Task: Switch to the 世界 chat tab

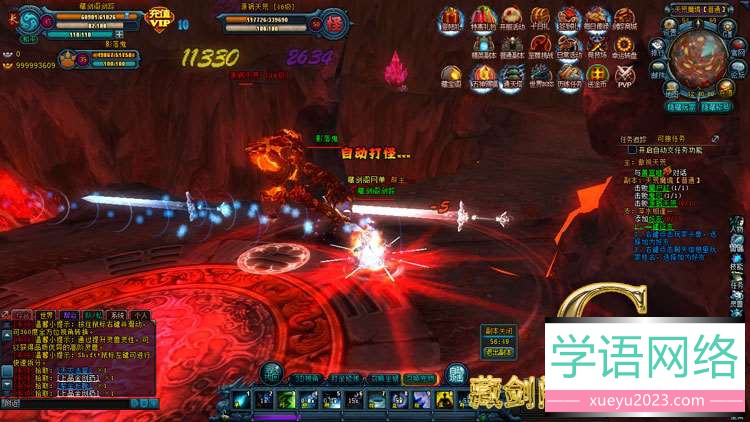Action: pyautogui.click(x=45, y=314)
